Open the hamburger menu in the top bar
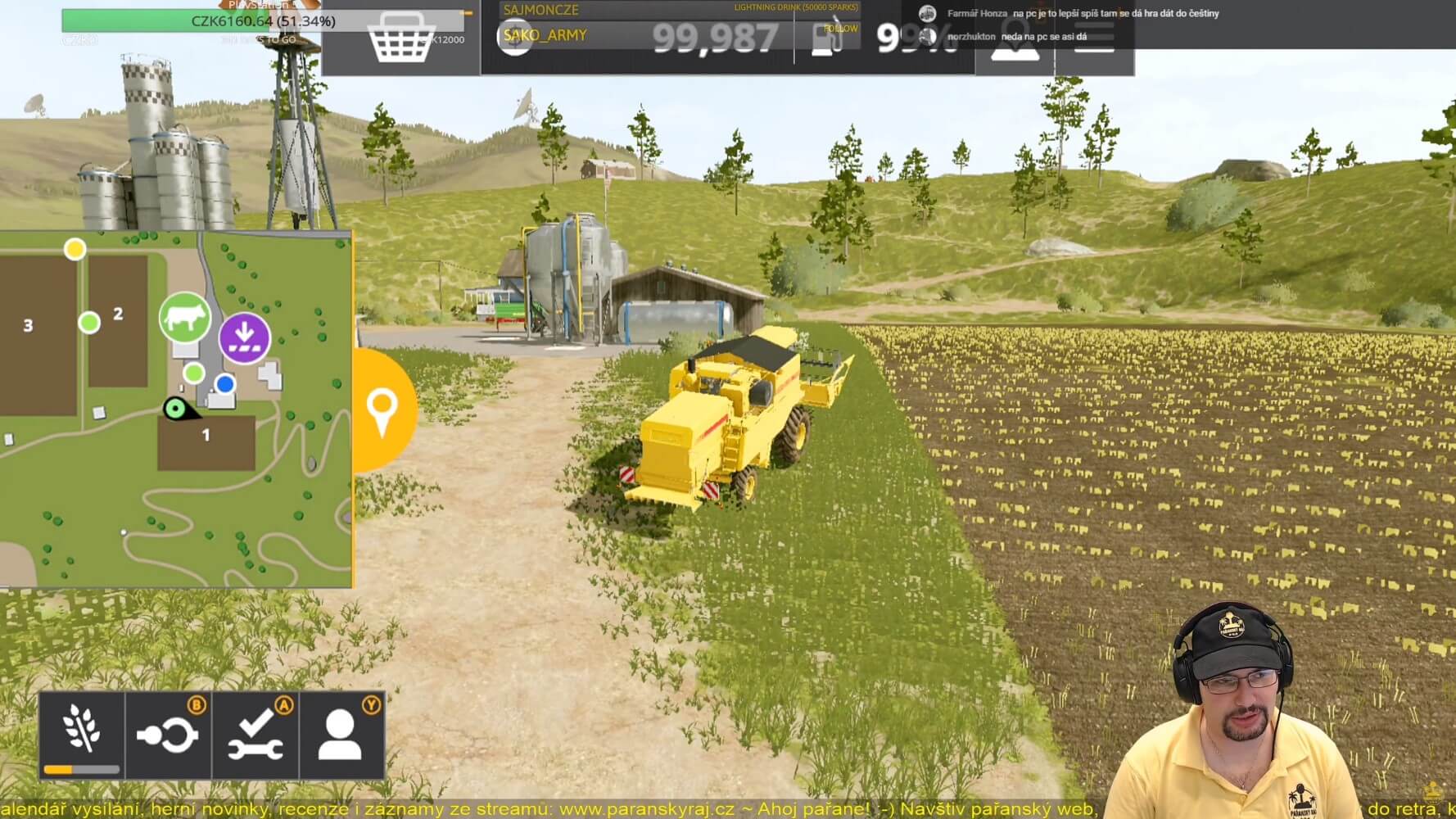This screenshot has height=819, width=1456. 1094,38
